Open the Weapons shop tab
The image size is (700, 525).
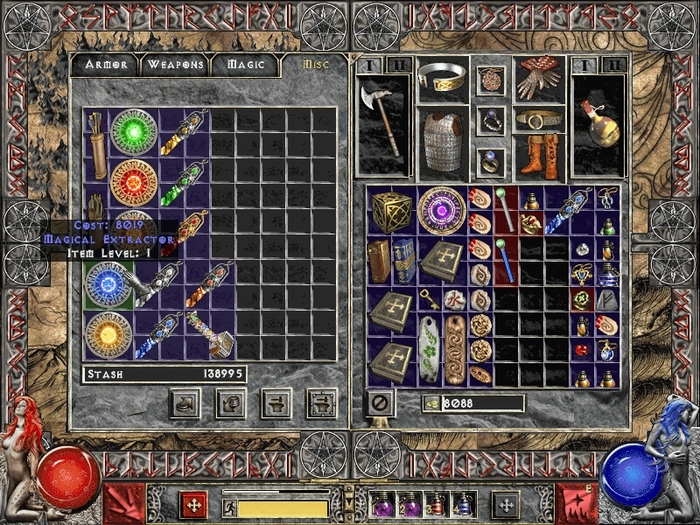176,65
